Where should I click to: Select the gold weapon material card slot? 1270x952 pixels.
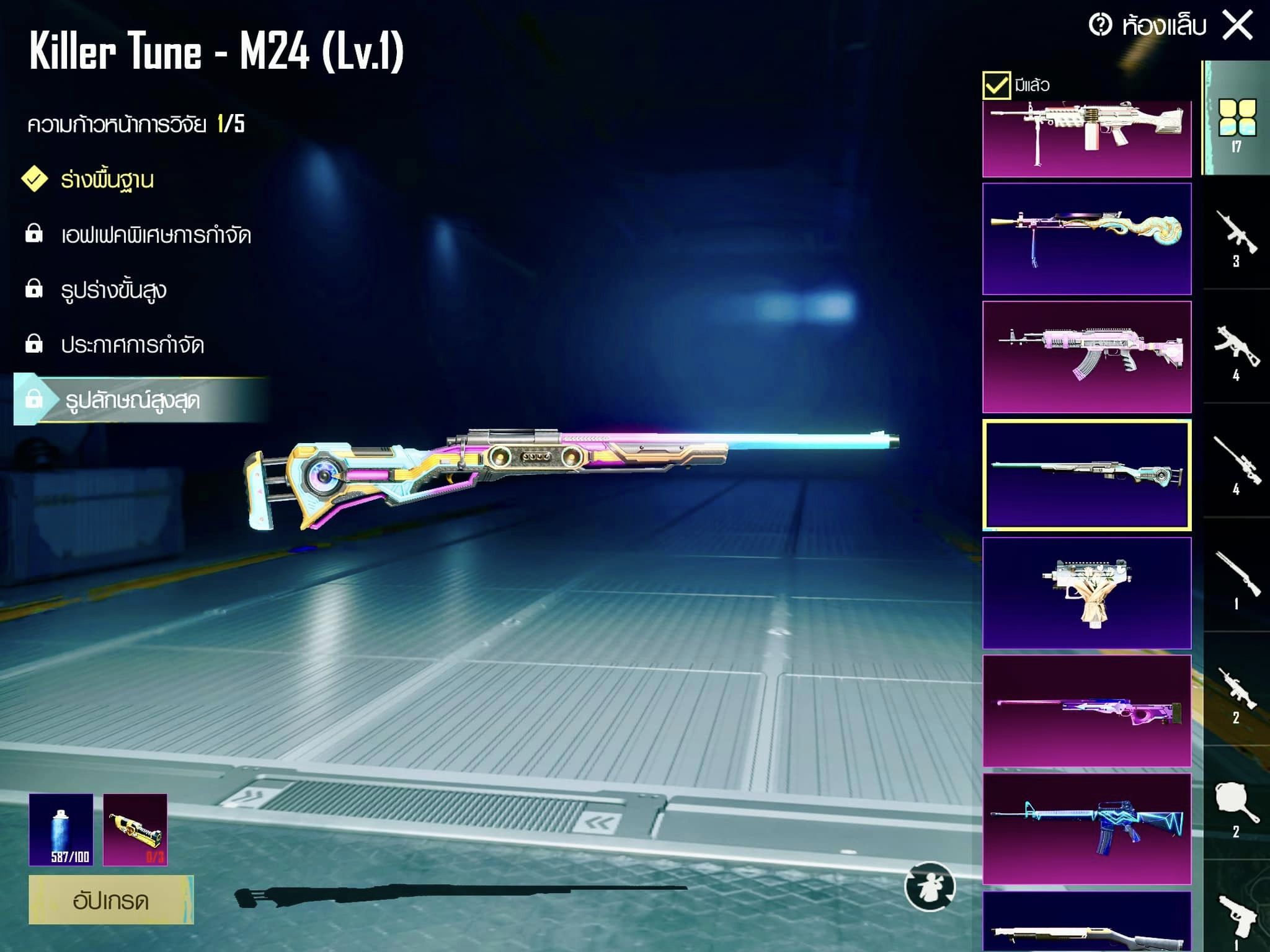coord(135,829)
